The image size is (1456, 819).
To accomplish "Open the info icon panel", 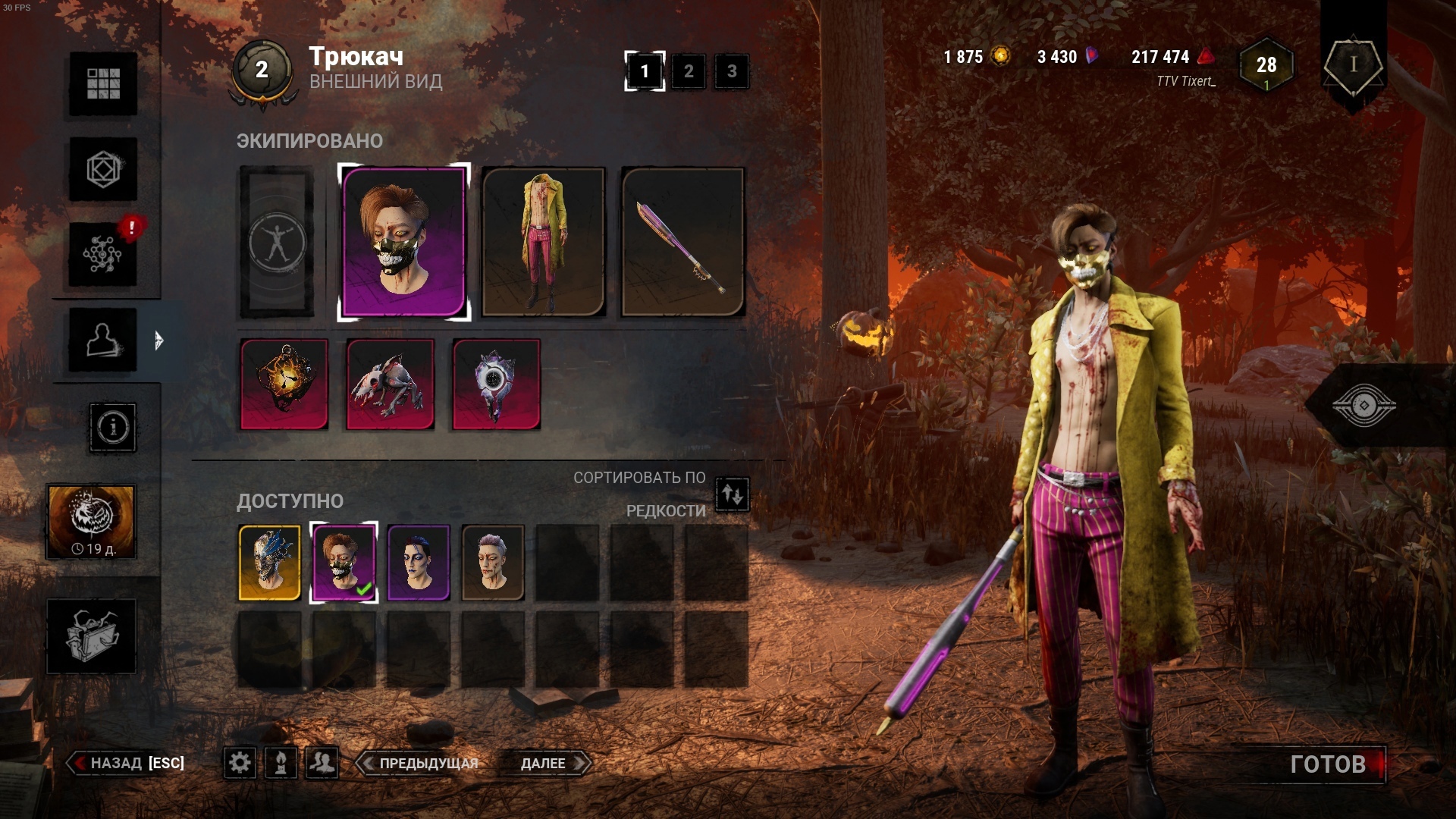I will tap(113, 428).
